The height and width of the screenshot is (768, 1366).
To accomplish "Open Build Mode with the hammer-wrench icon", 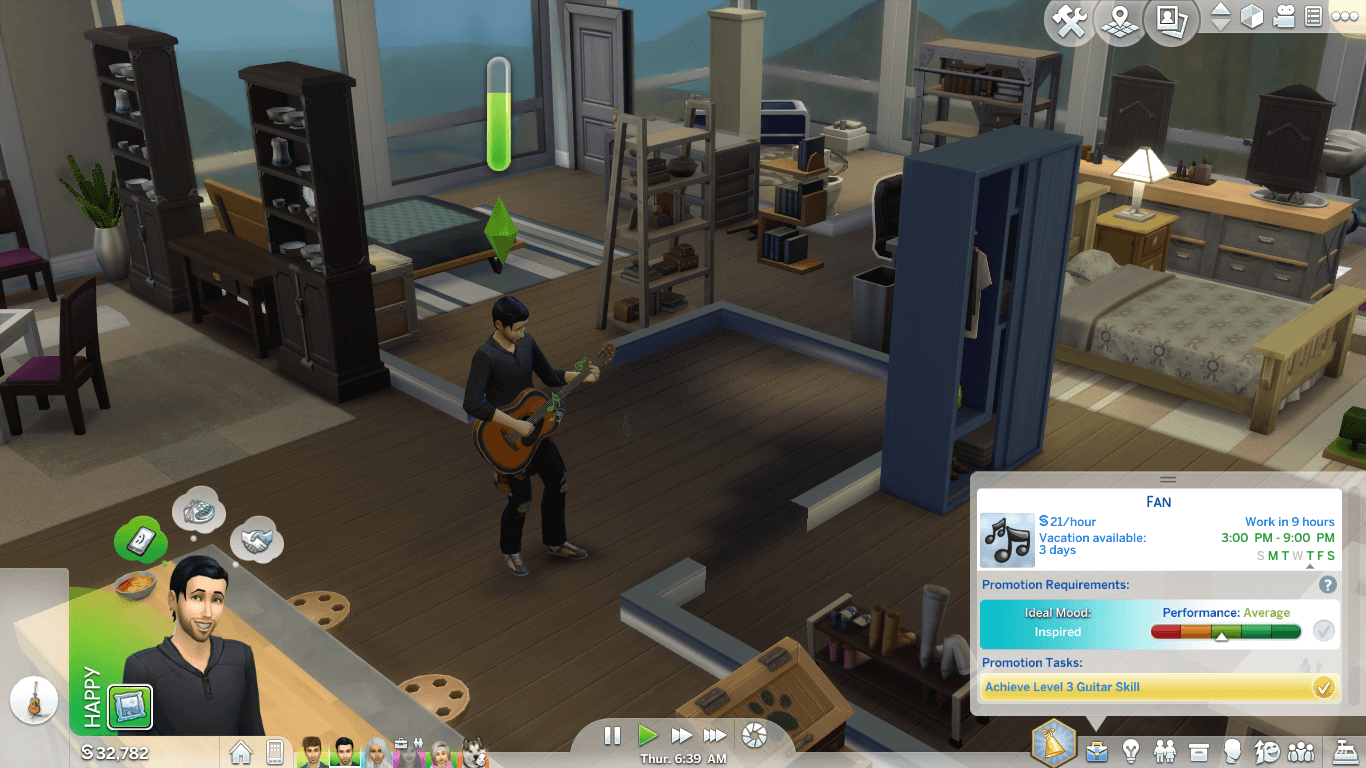I will (x=1070, y=22).
